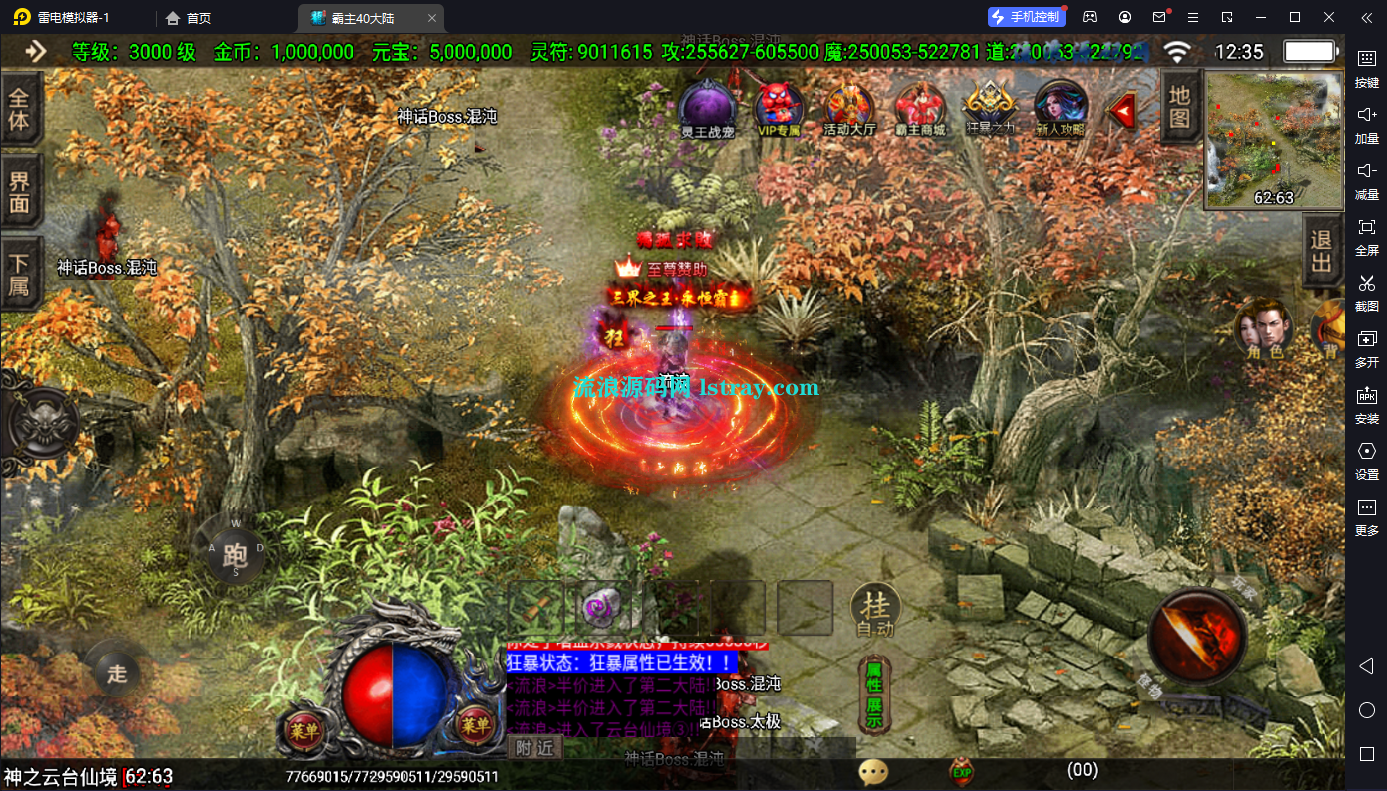Open the 地图 map button
The height and width of the screenshot is (791, 1387).
click(x=1180, y=107)
